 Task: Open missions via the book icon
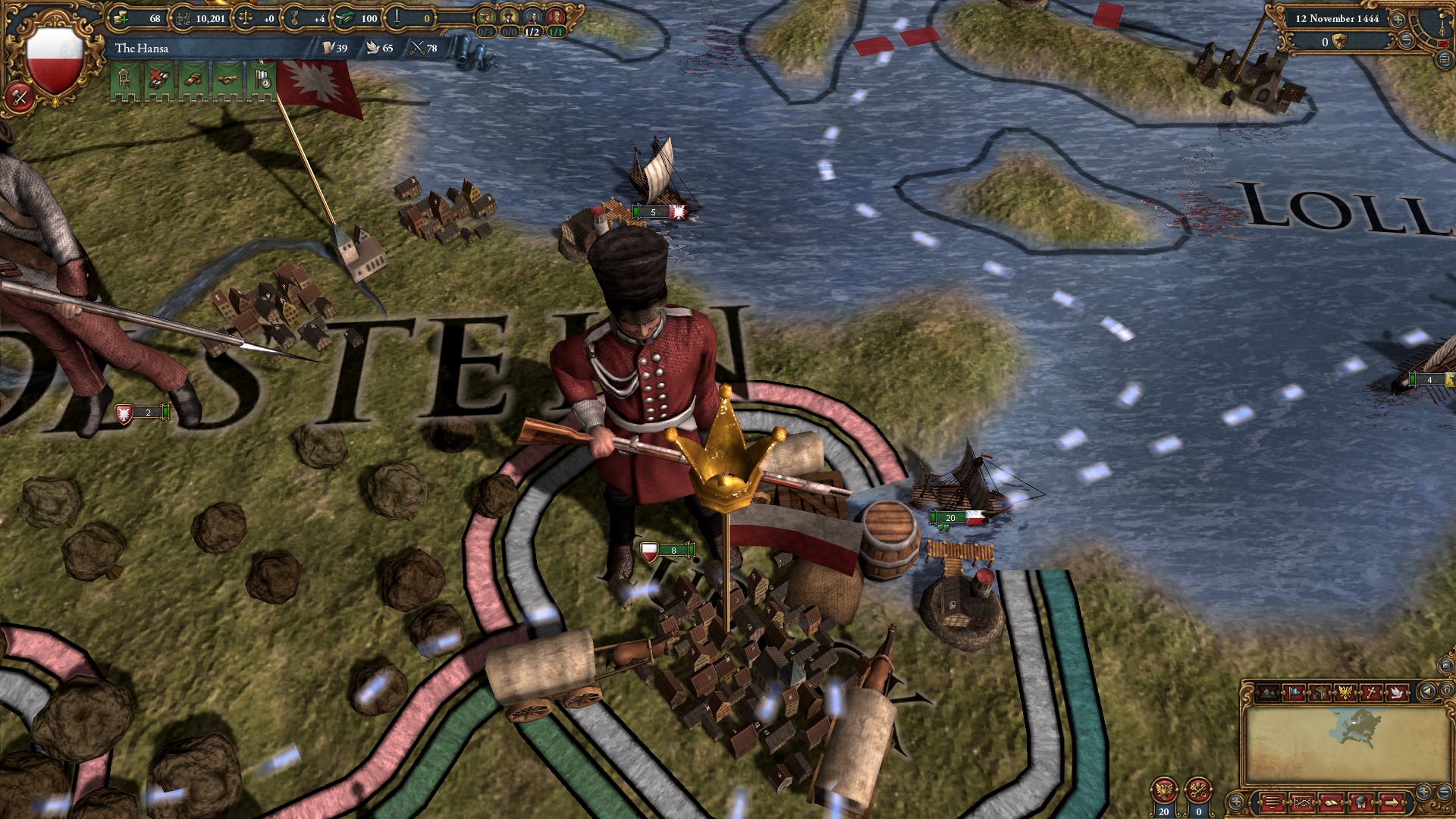tap(1330, 804)
